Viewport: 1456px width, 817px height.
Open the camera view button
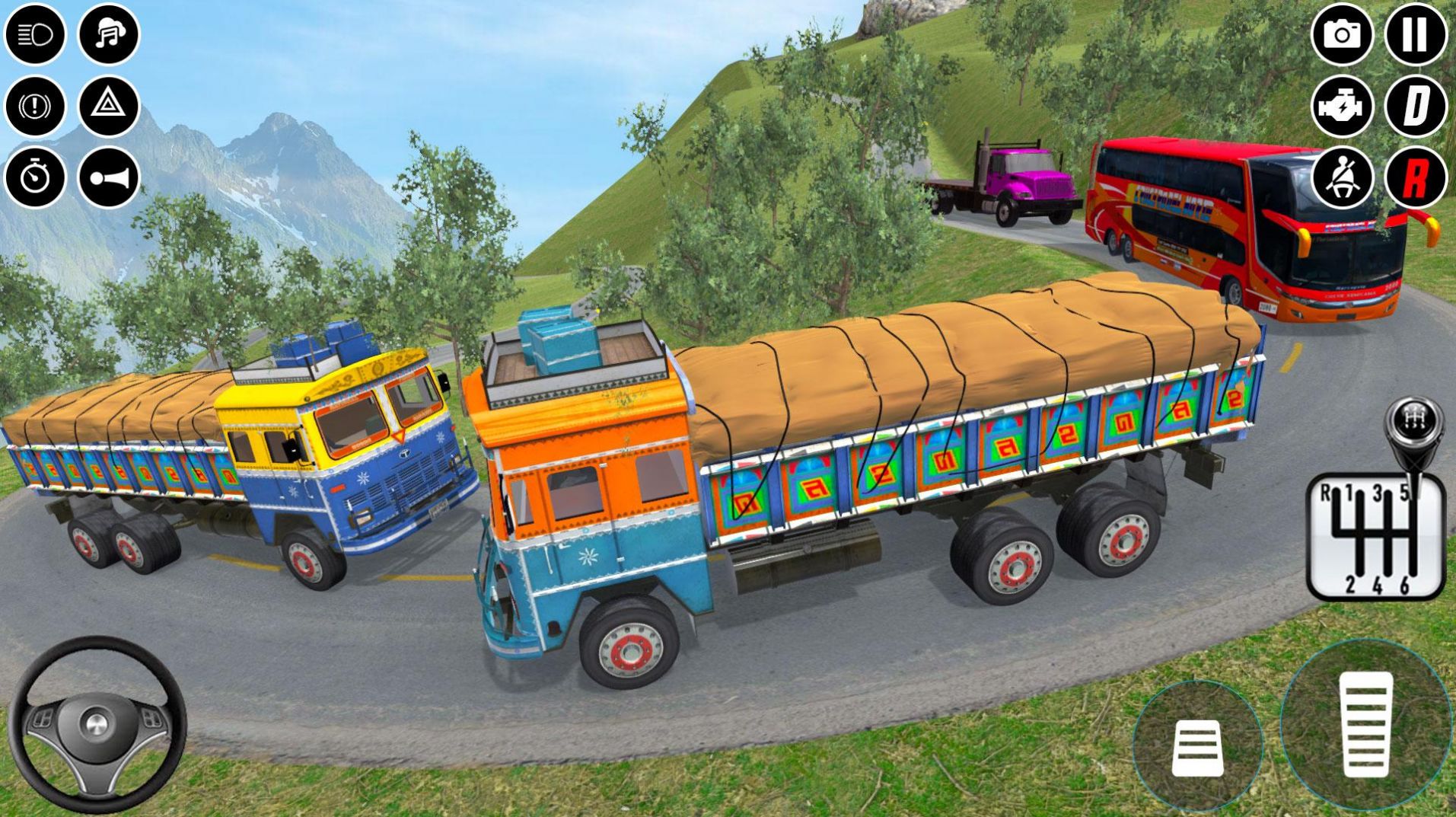tap(1342, 34)
